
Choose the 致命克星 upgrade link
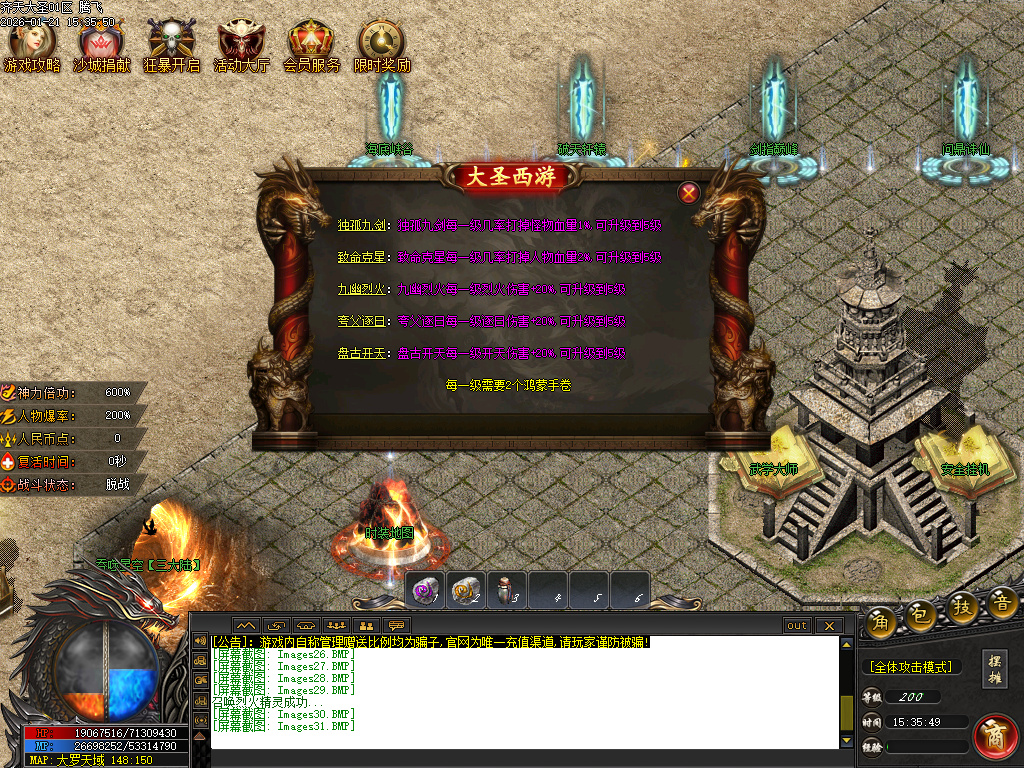coord(360,258)
